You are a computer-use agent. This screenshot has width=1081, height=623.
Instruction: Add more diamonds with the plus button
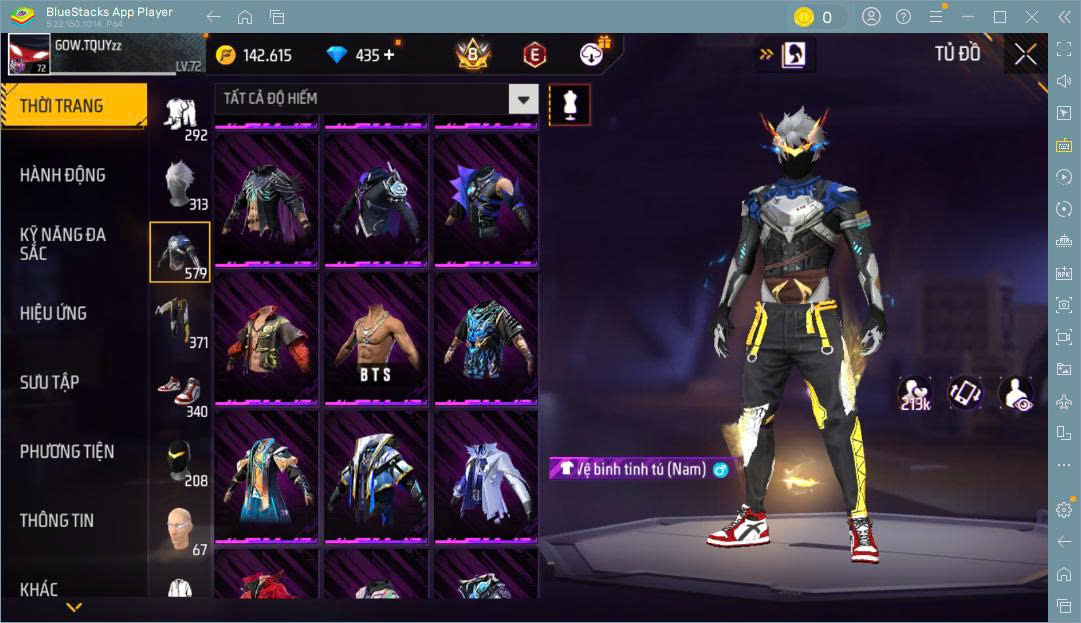click(389, 56)
